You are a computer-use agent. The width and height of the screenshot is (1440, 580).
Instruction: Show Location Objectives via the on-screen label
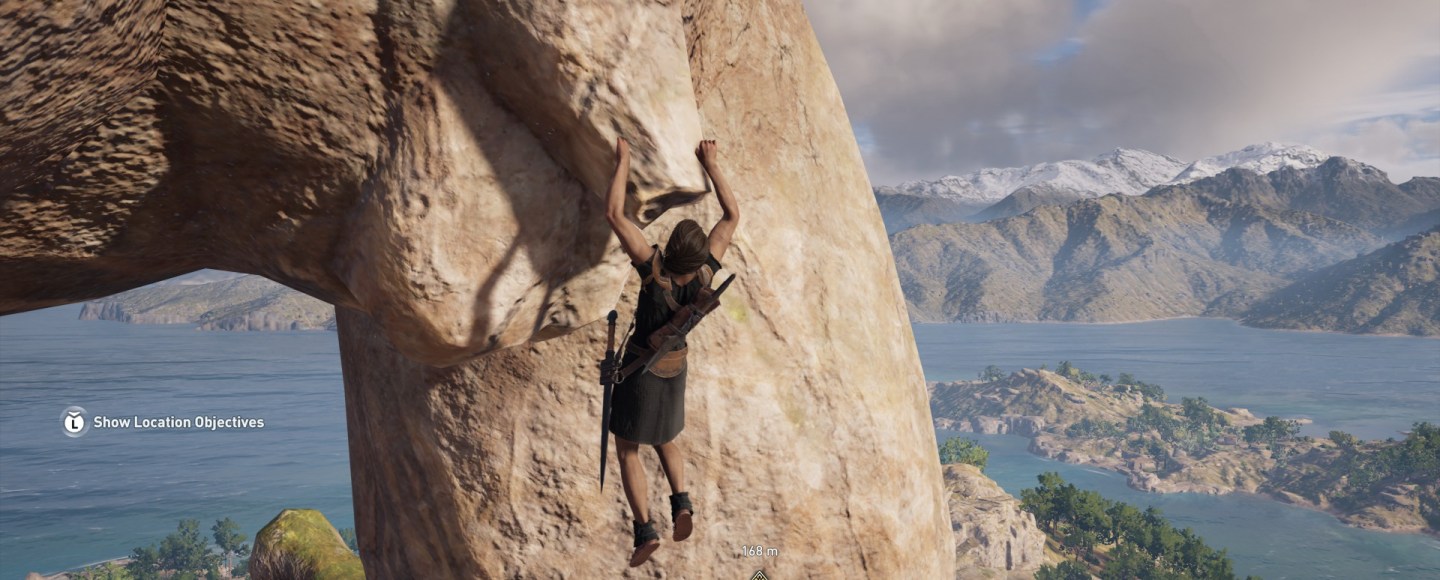click(x=178, y=423)
